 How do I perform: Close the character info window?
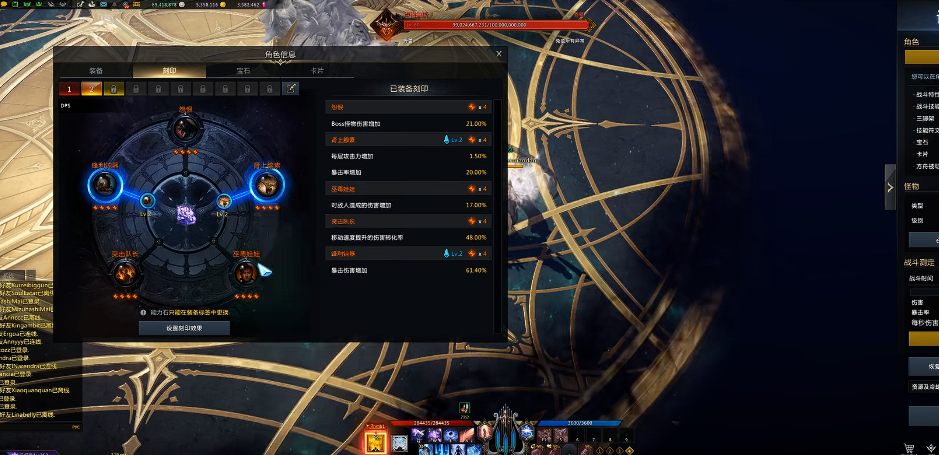click(499, 54)
